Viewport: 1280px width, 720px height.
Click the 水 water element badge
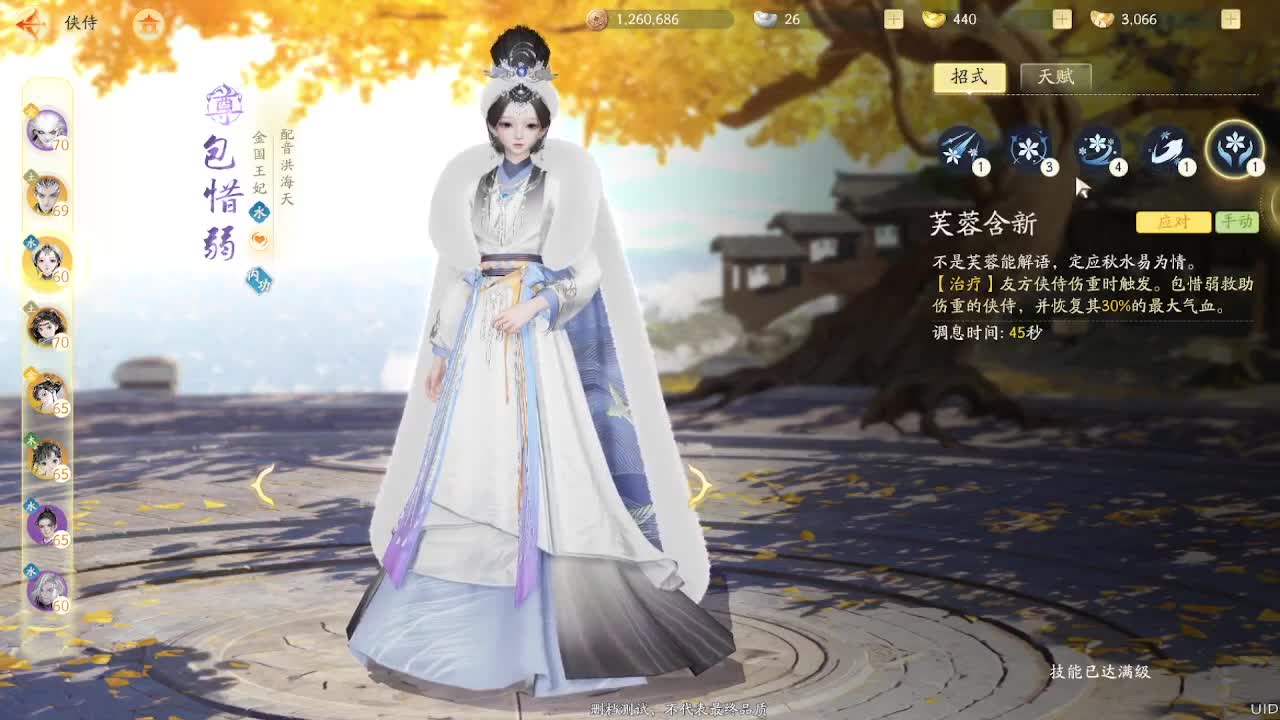pyautogui.click(x=258, y=211)
